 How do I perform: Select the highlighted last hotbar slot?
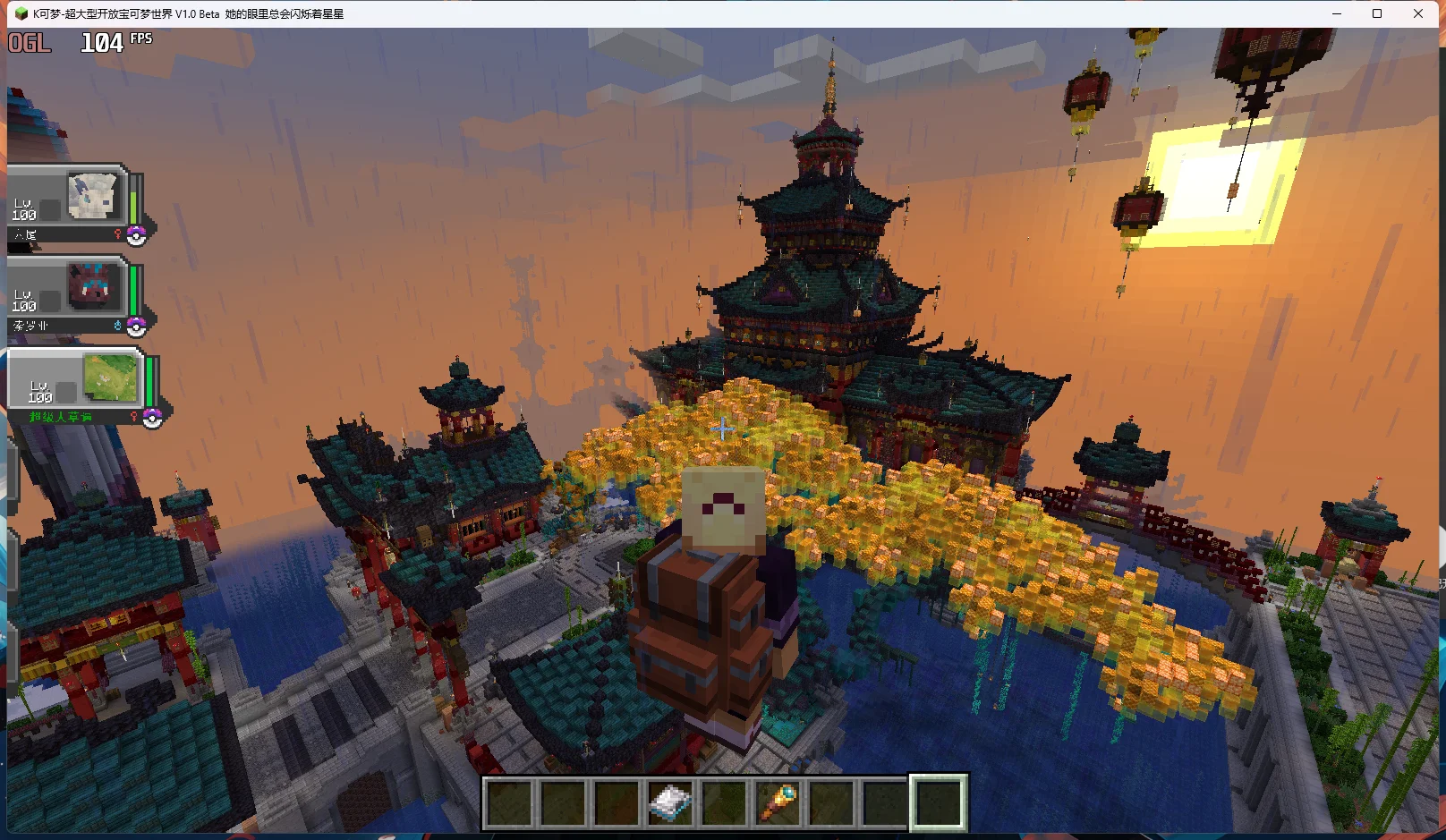(938, 802)
